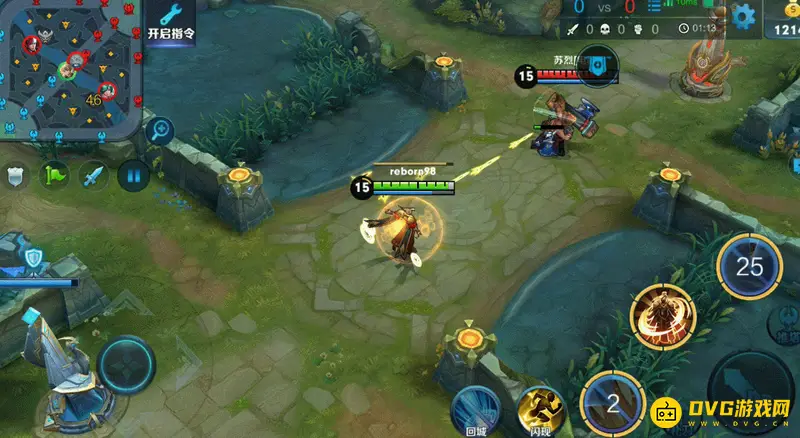The width and height of the screenshot is (800, 438).
Task: Tap the skill on 25-second cooldown
Action: pos(749,266)
